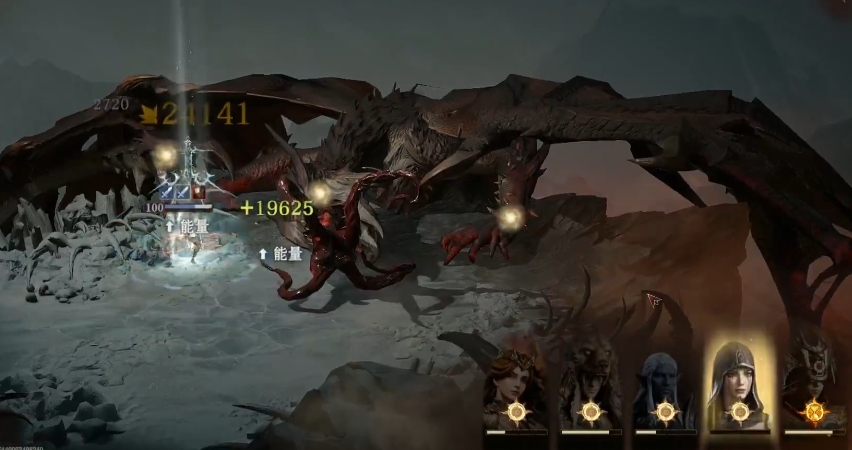Select the horned-helmet dark warrior portrait
Screen dimensions: 852x450
click(x=811, y=385)
